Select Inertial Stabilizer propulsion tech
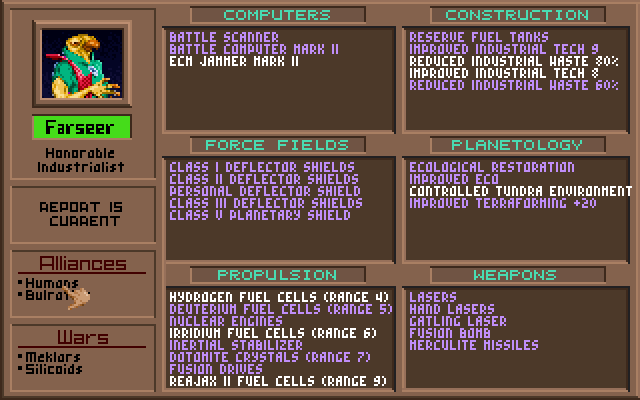Viewport: 640px width, 400px height. [235, 345]
